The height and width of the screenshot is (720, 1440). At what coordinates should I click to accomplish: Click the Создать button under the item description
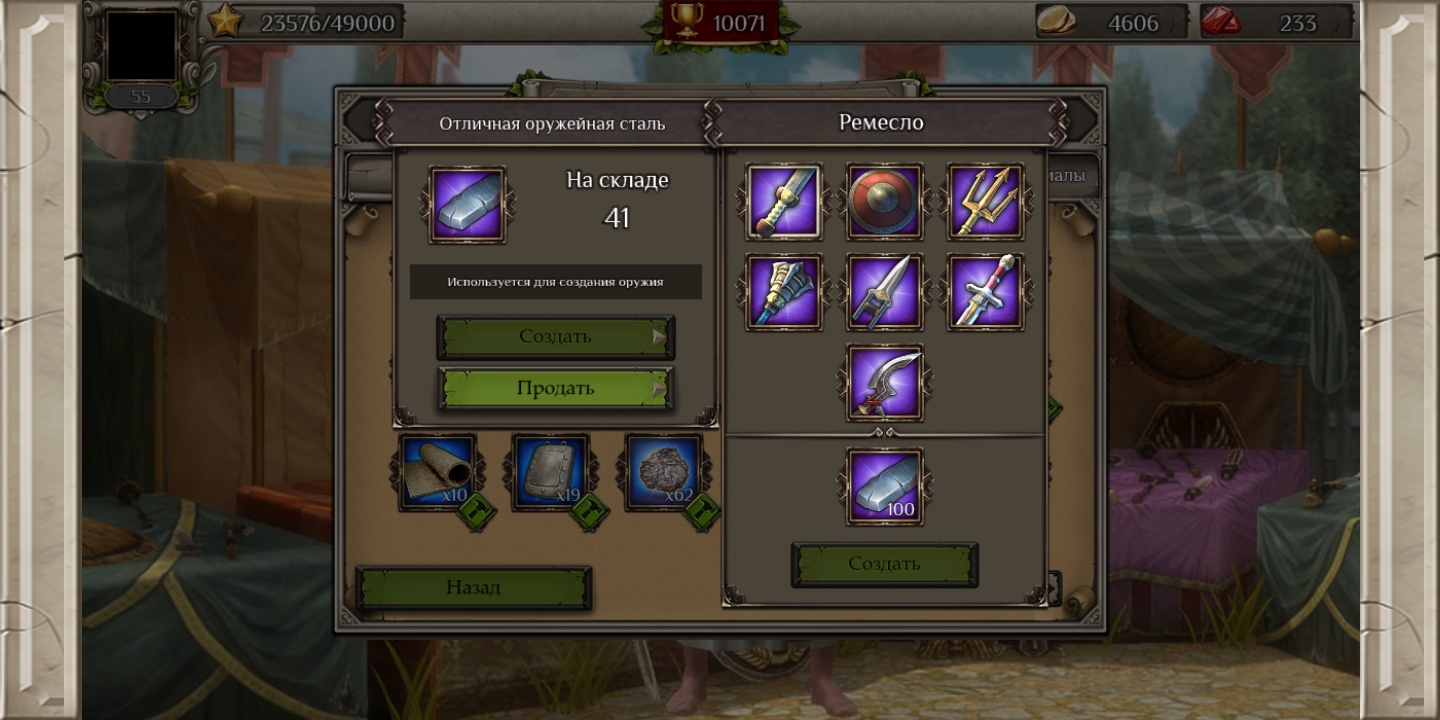point(555,337)
